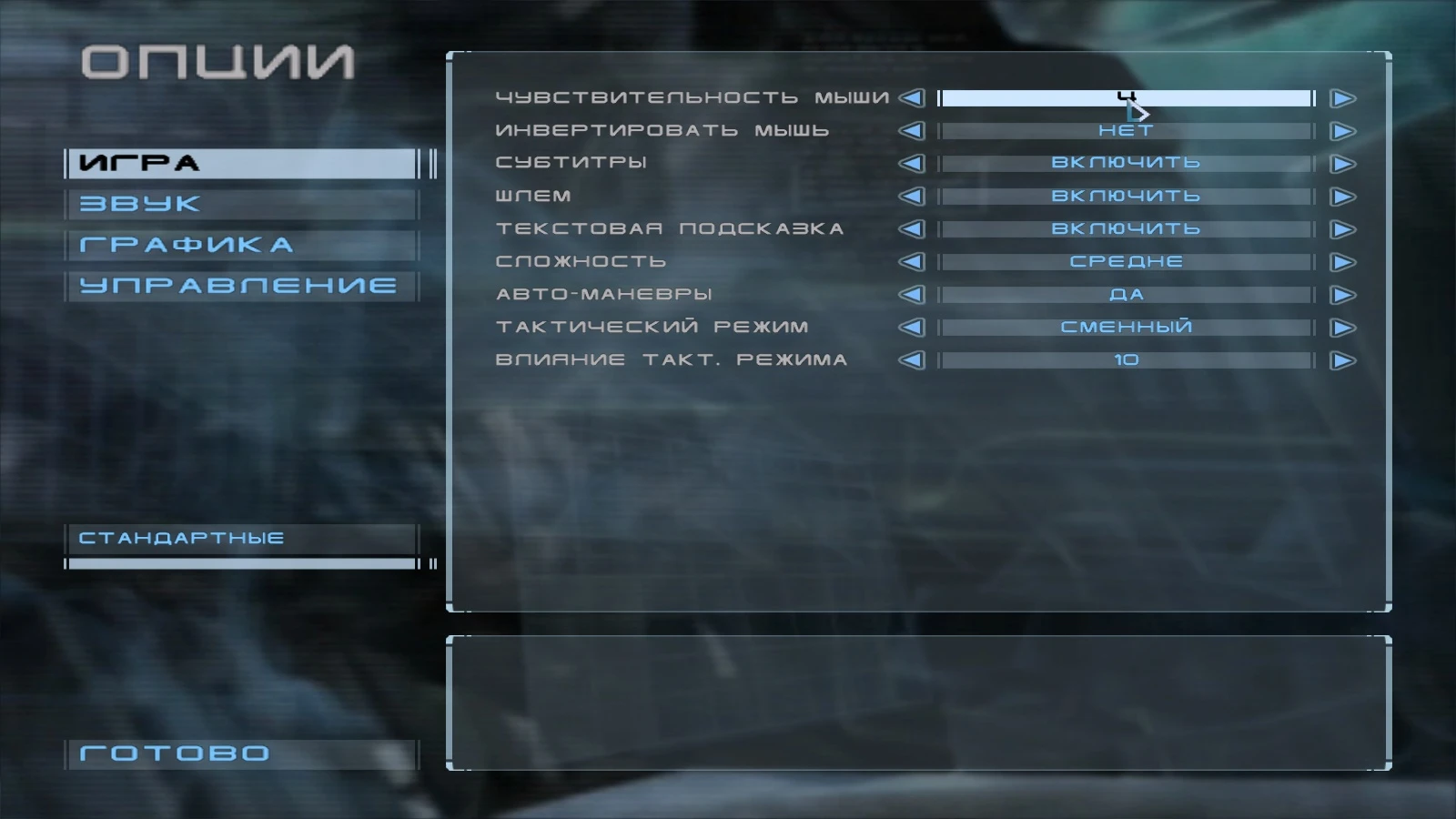Select the Управление section

[x=240, y=285]
